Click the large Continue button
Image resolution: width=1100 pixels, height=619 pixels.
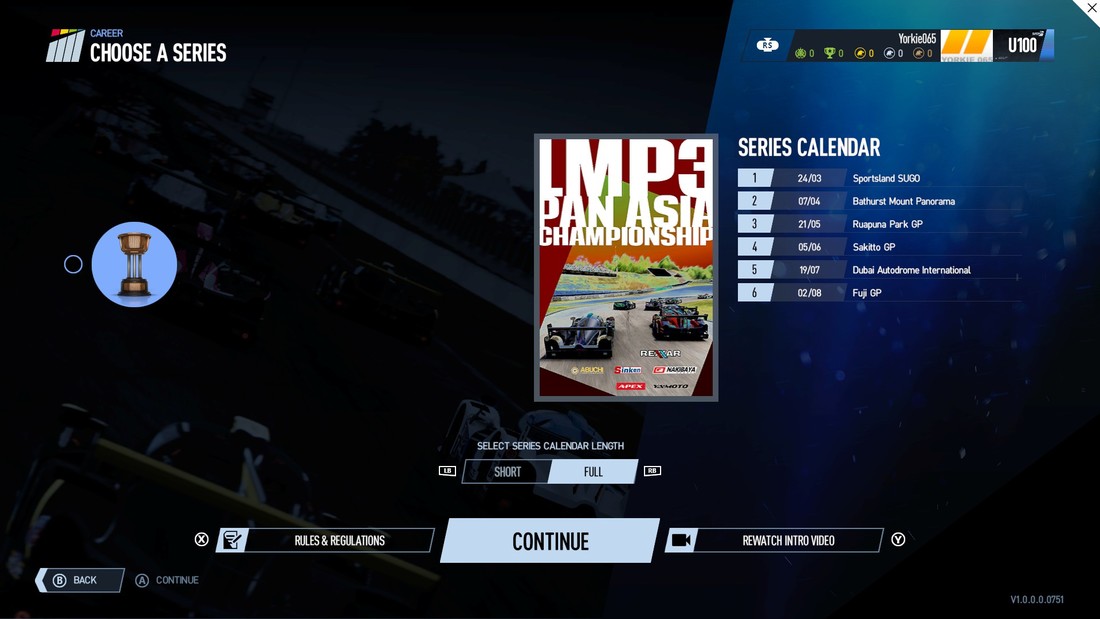tap(550, 541)
